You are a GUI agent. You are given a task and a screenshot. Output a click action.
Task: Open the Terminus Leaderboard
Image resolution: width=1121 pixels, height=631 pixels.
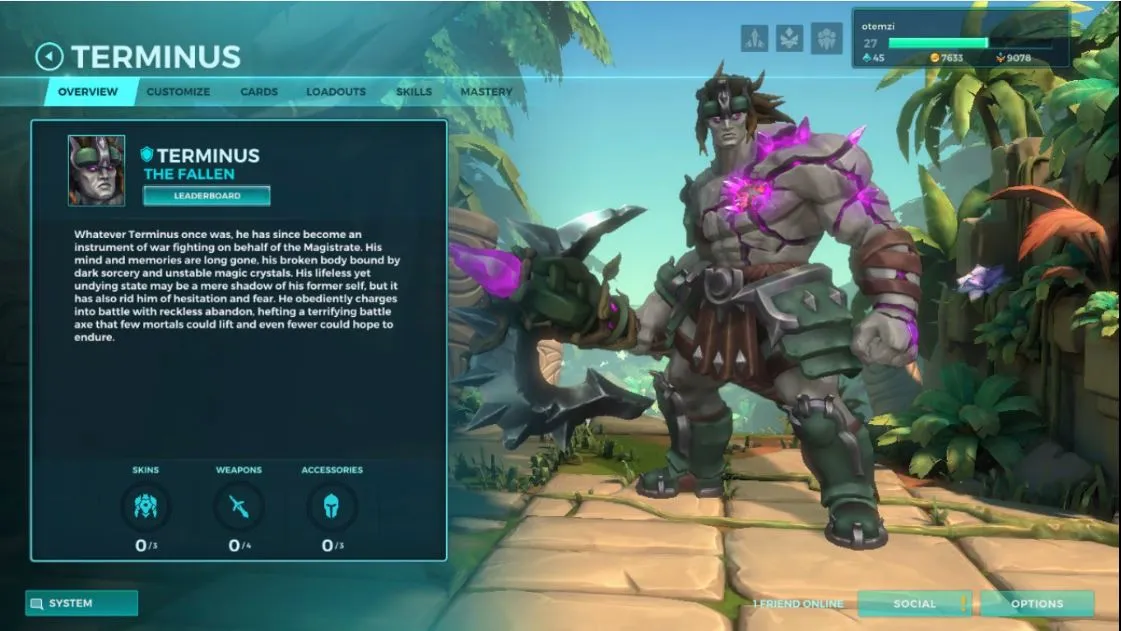coord(207,196)
